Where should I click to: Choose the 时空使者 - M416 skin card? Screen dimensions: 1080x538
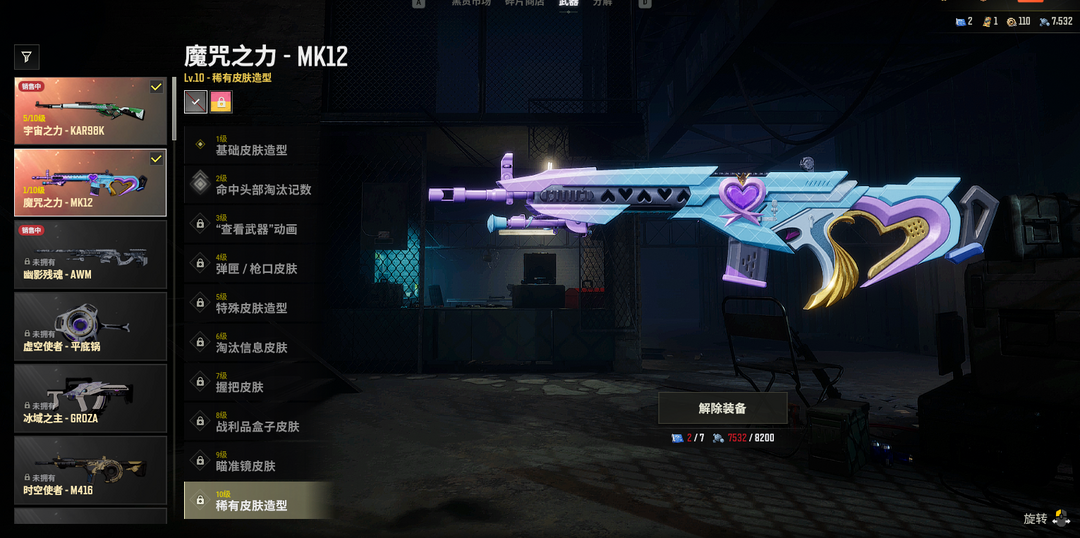90,470
